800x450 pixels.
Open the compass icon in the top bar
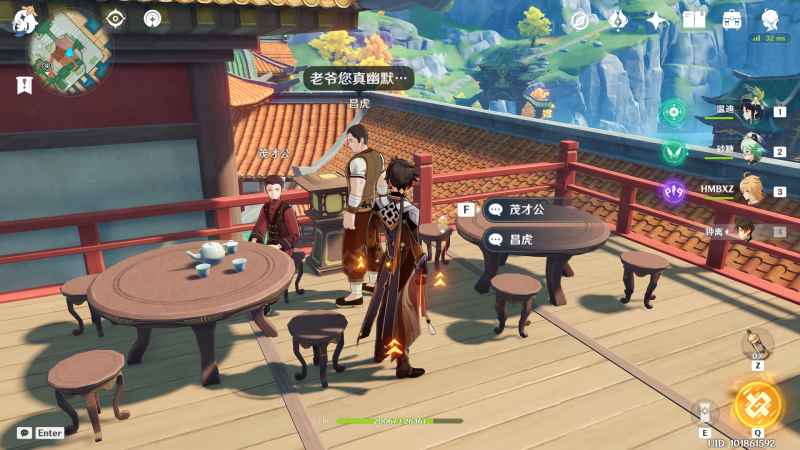point(579,20)
